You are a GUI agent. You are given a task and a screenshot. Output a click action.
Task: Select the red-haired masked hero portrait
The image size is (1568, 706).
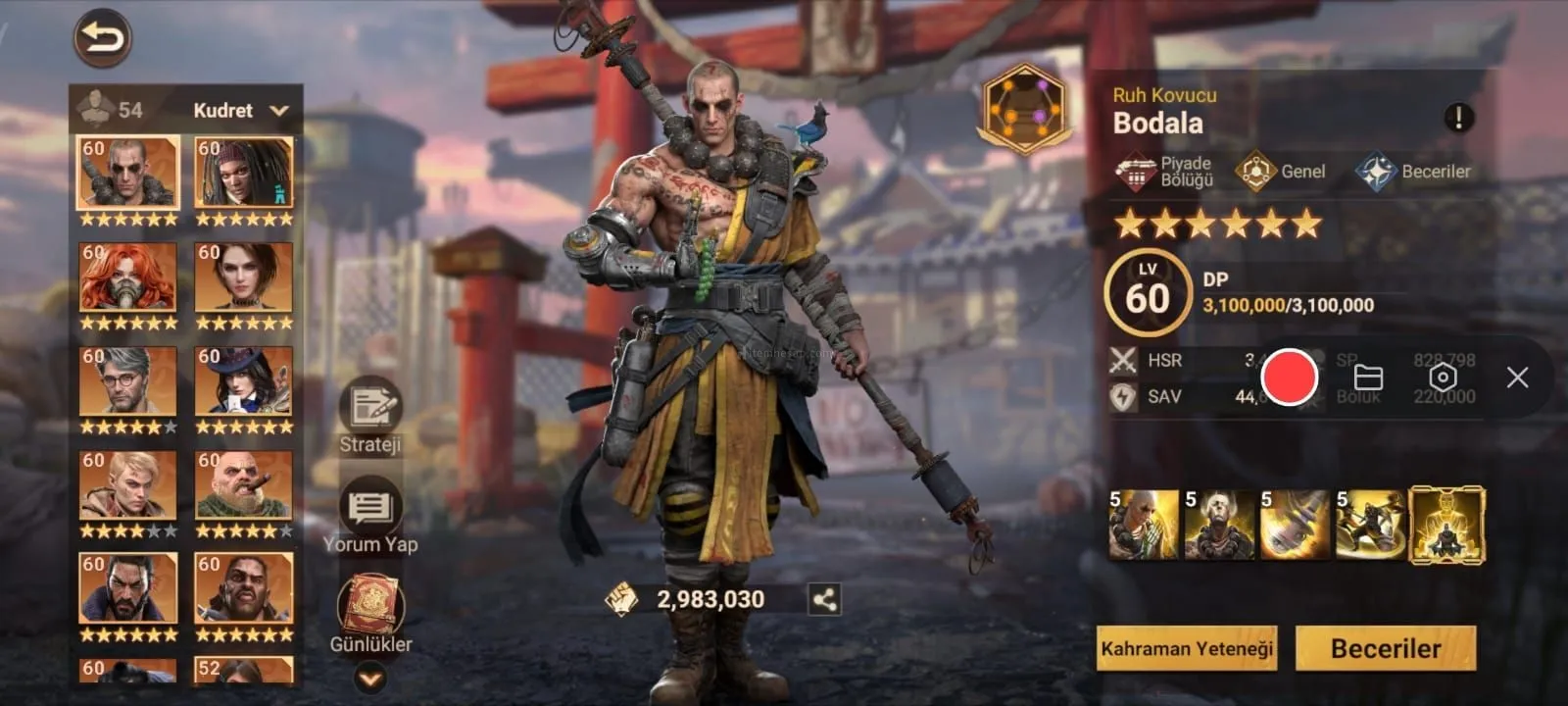(127, 277)
